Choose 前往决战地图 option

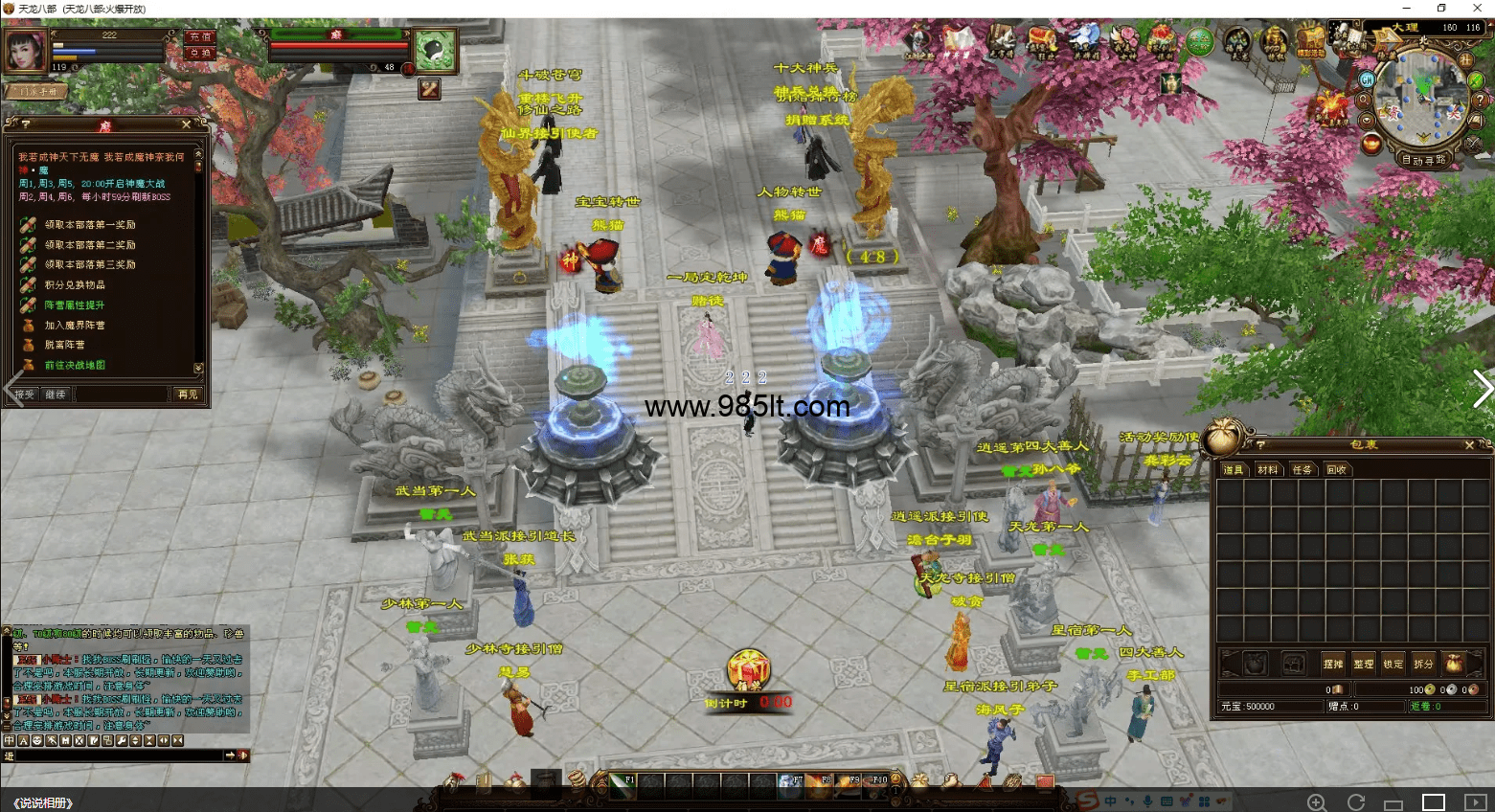coord(75,365)
